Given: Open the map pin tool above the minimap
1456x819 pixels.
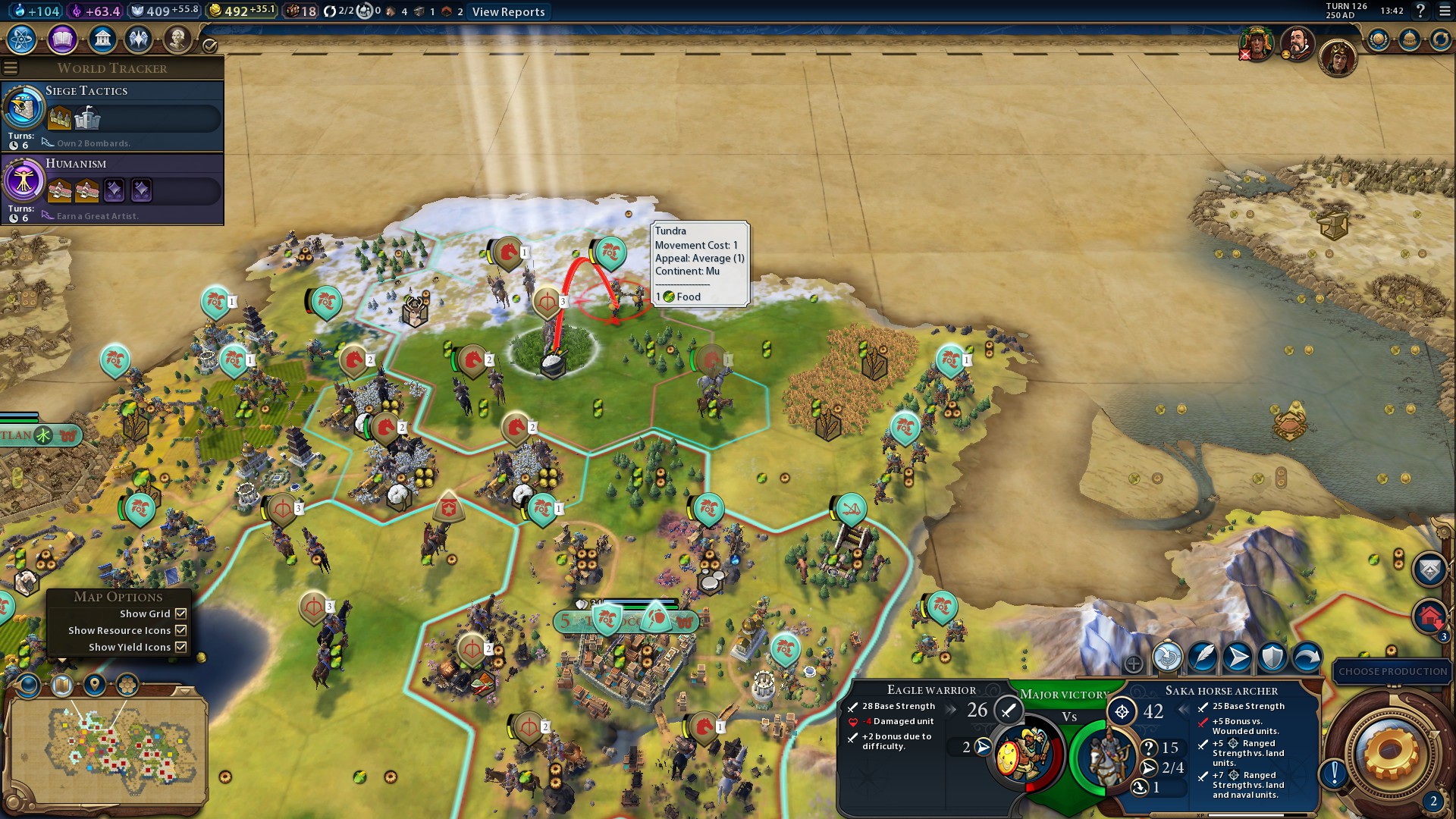Looking at the screenshot, I should pyautogui.click(x=95, y=685).
